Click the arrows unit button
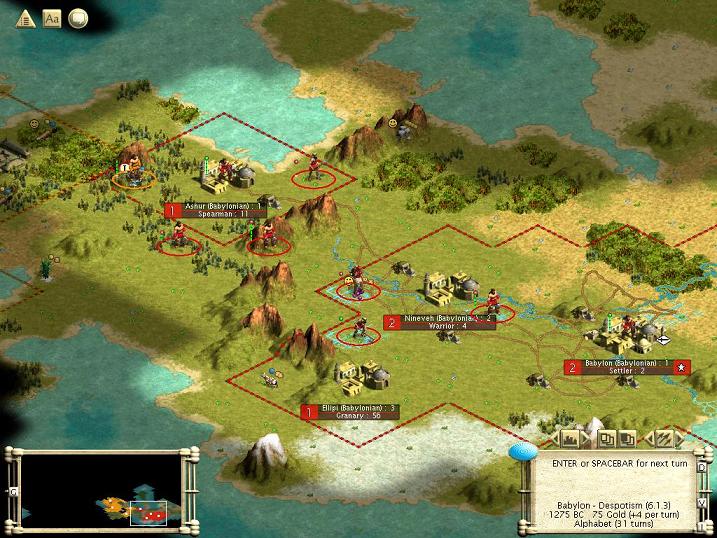Screen dimensions: 717x538 (661, 438)
